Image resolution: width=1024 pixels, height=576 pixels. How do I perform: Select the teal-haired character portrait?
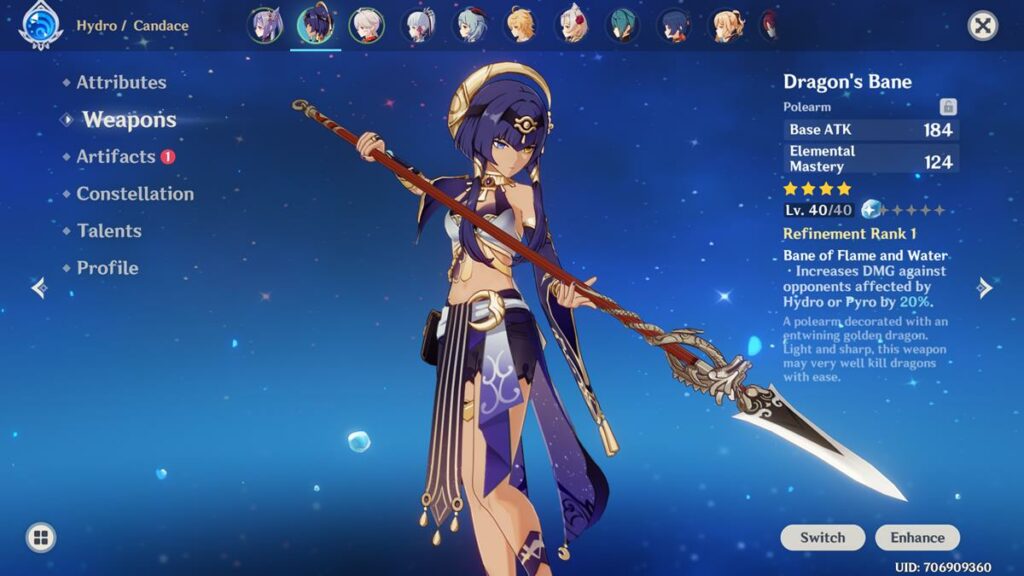pyautogui.click(x=624, y=26)
